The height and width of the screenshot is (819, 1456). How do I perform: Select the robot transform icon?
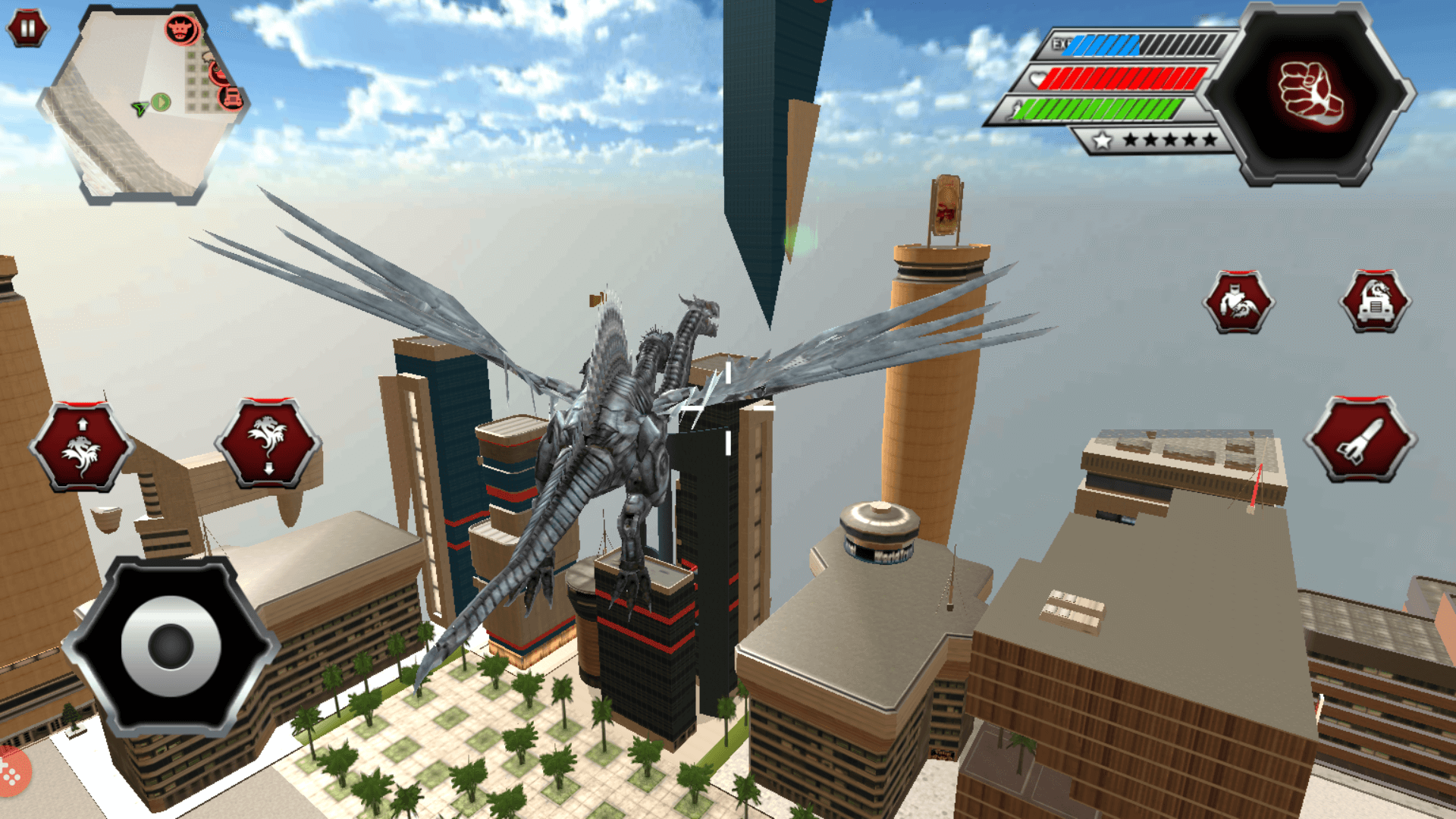(x=1239, y=303)
